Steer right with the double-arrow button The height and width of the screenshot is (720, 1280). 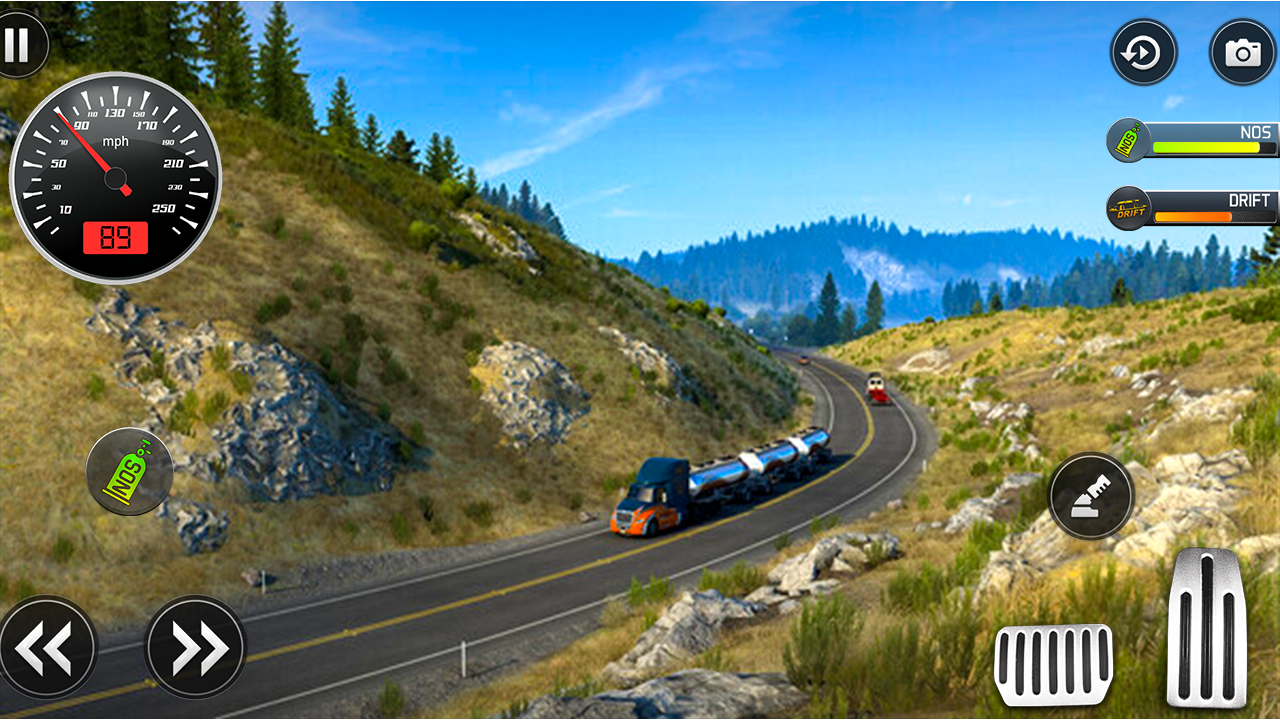(x=195, y=647)
